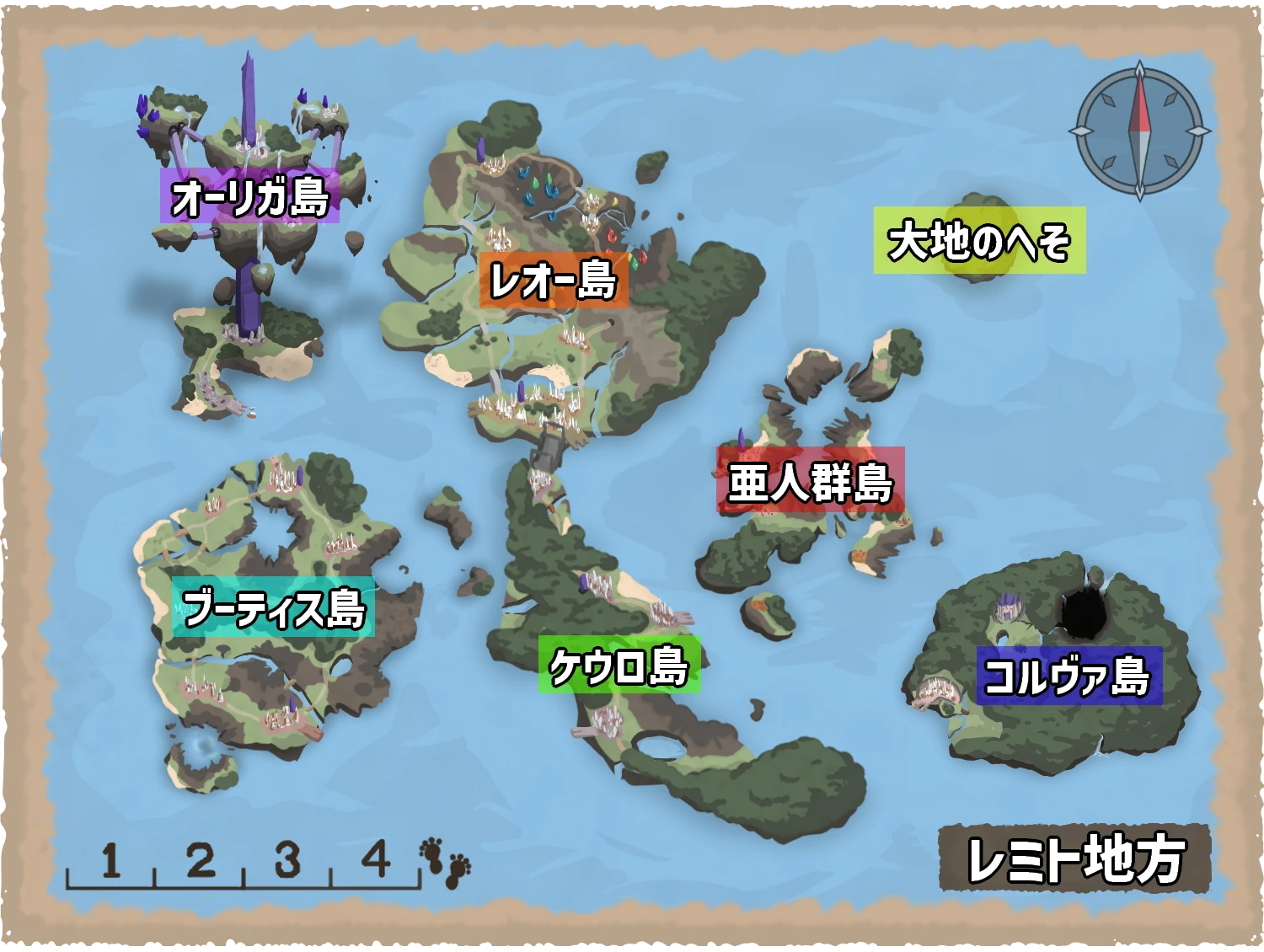Select コルヴァ島 on the map

1069,676
